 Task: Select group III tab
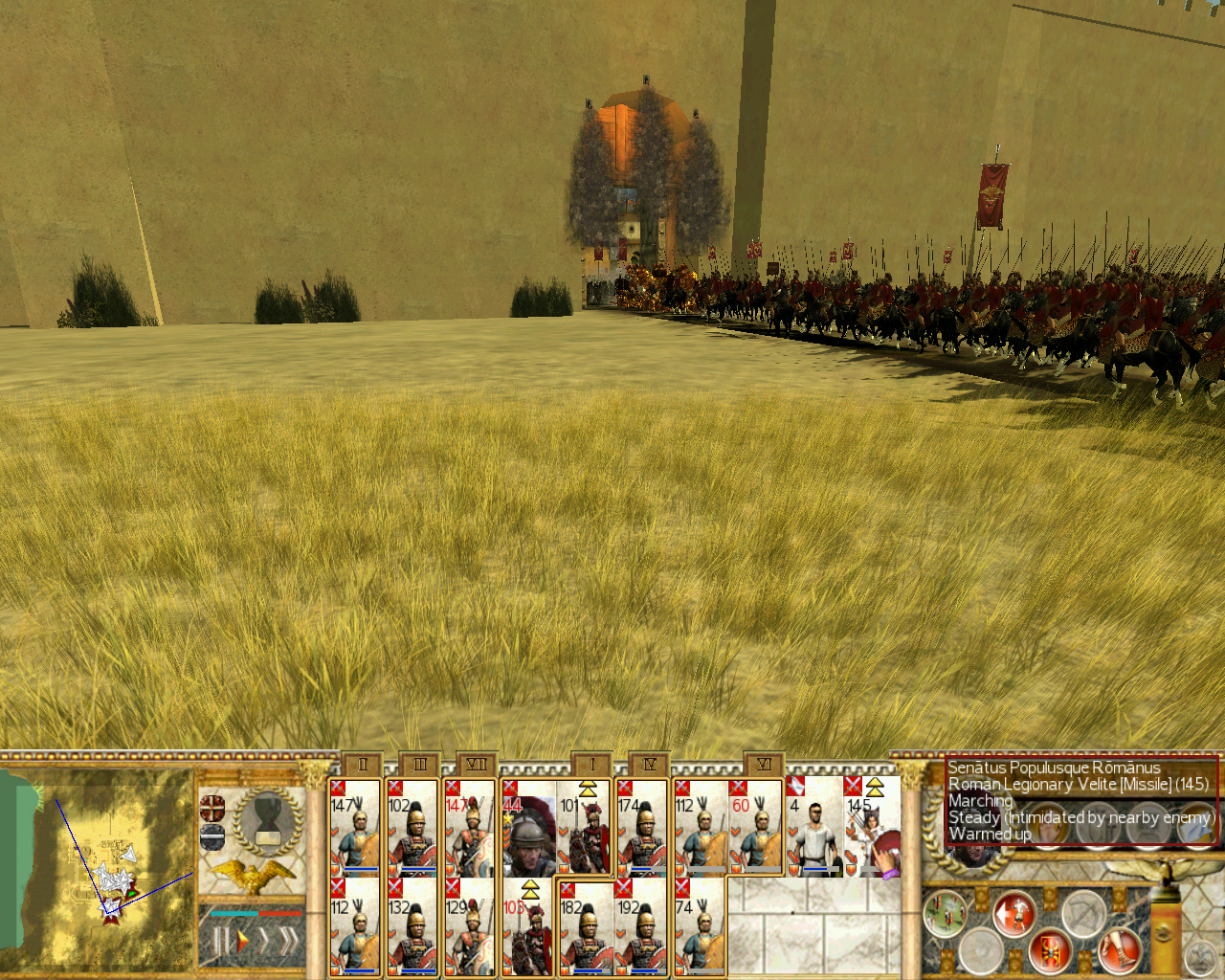point(419,765)
